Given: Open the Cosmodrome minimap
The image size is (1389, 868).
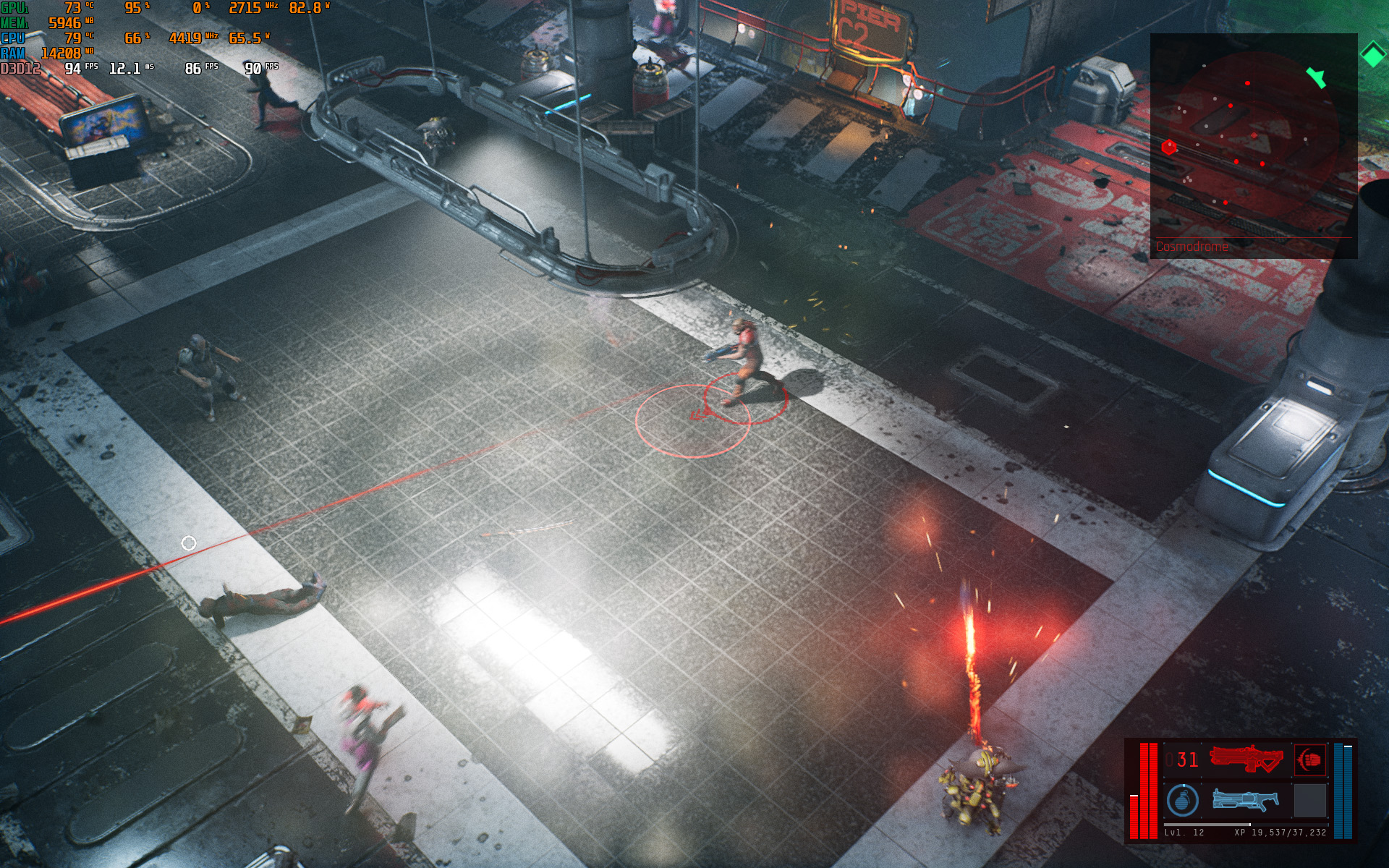Looking at the screenshot, I should click(1253, 145).
